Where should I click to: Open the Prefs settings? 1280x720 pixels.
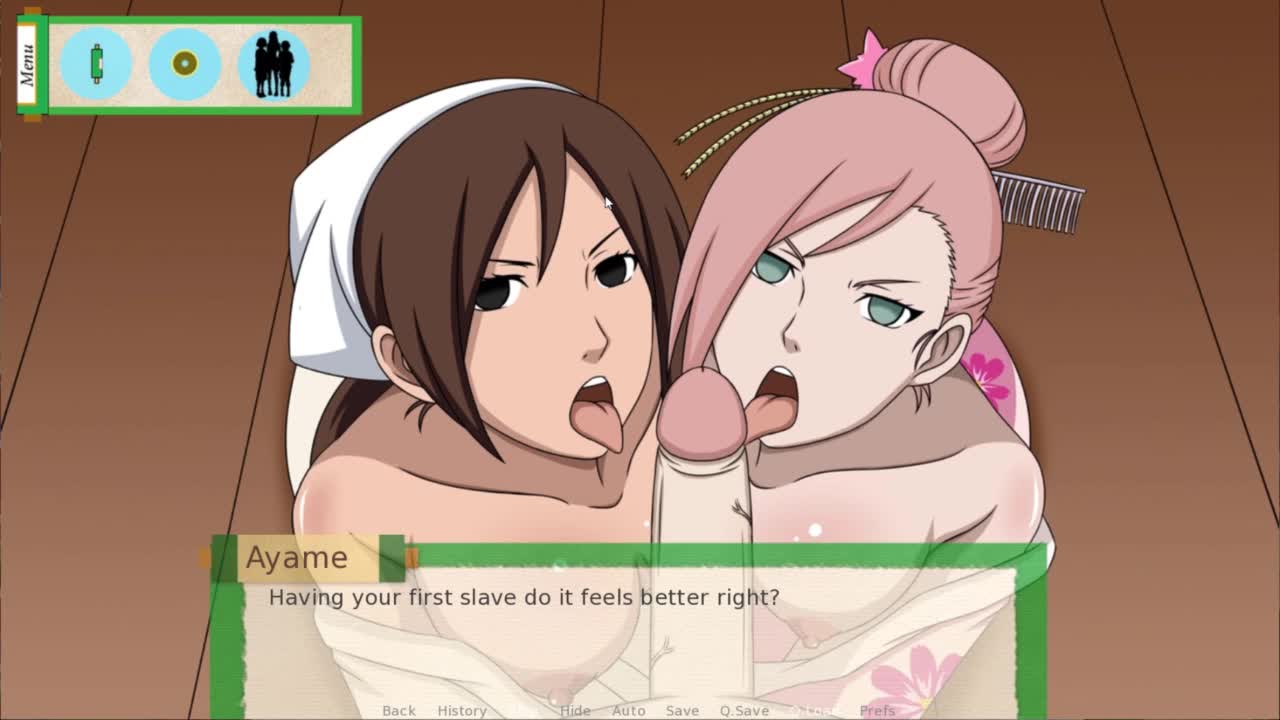point(877,710)
